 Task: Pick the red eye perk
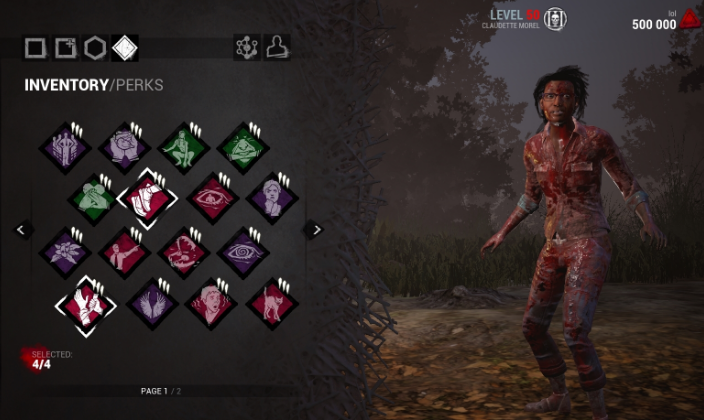pyautogui.click(x=212, y=196)
